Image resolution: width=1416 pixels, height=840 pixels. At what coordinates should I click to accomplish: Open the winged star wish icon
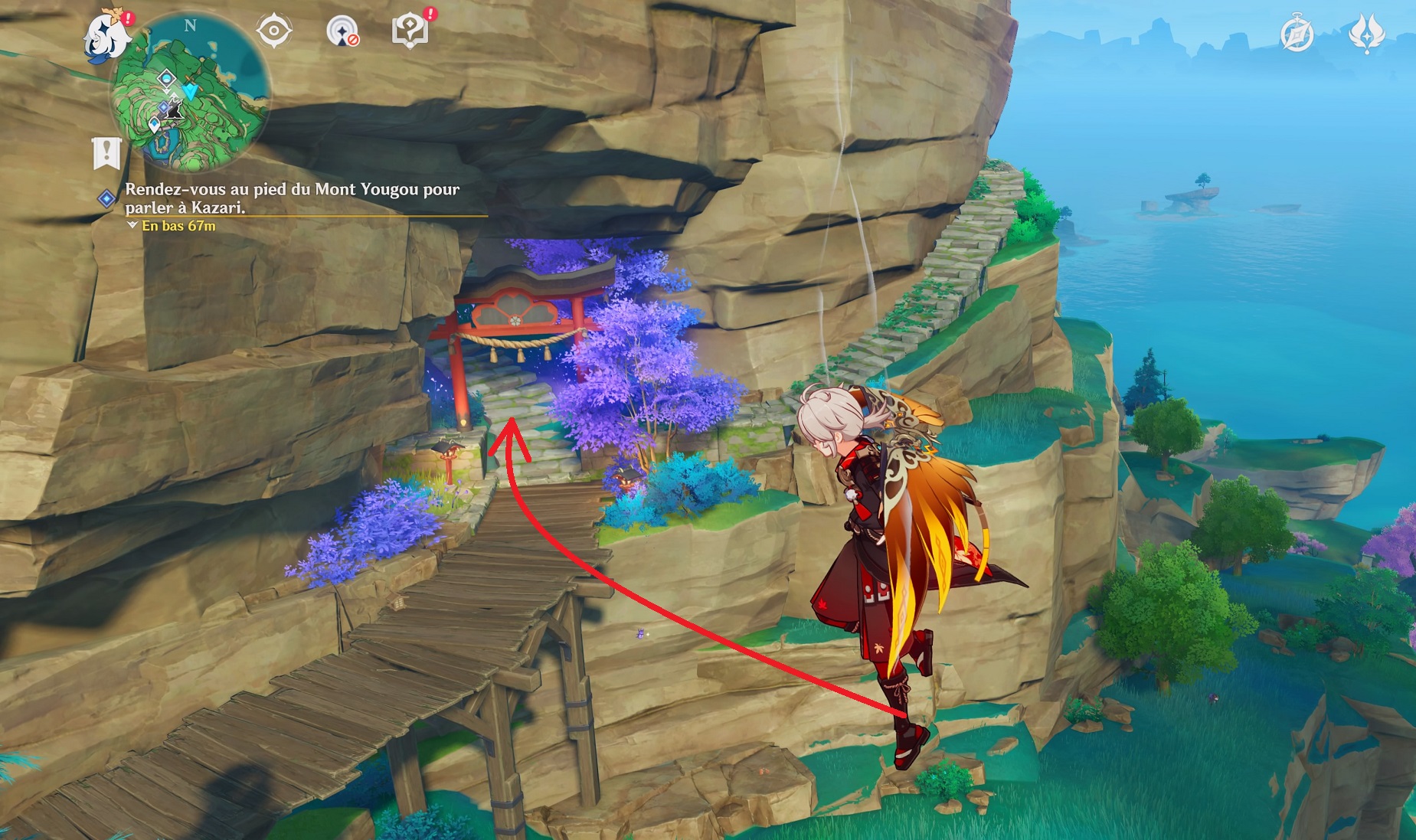[x=1365, y=34]
